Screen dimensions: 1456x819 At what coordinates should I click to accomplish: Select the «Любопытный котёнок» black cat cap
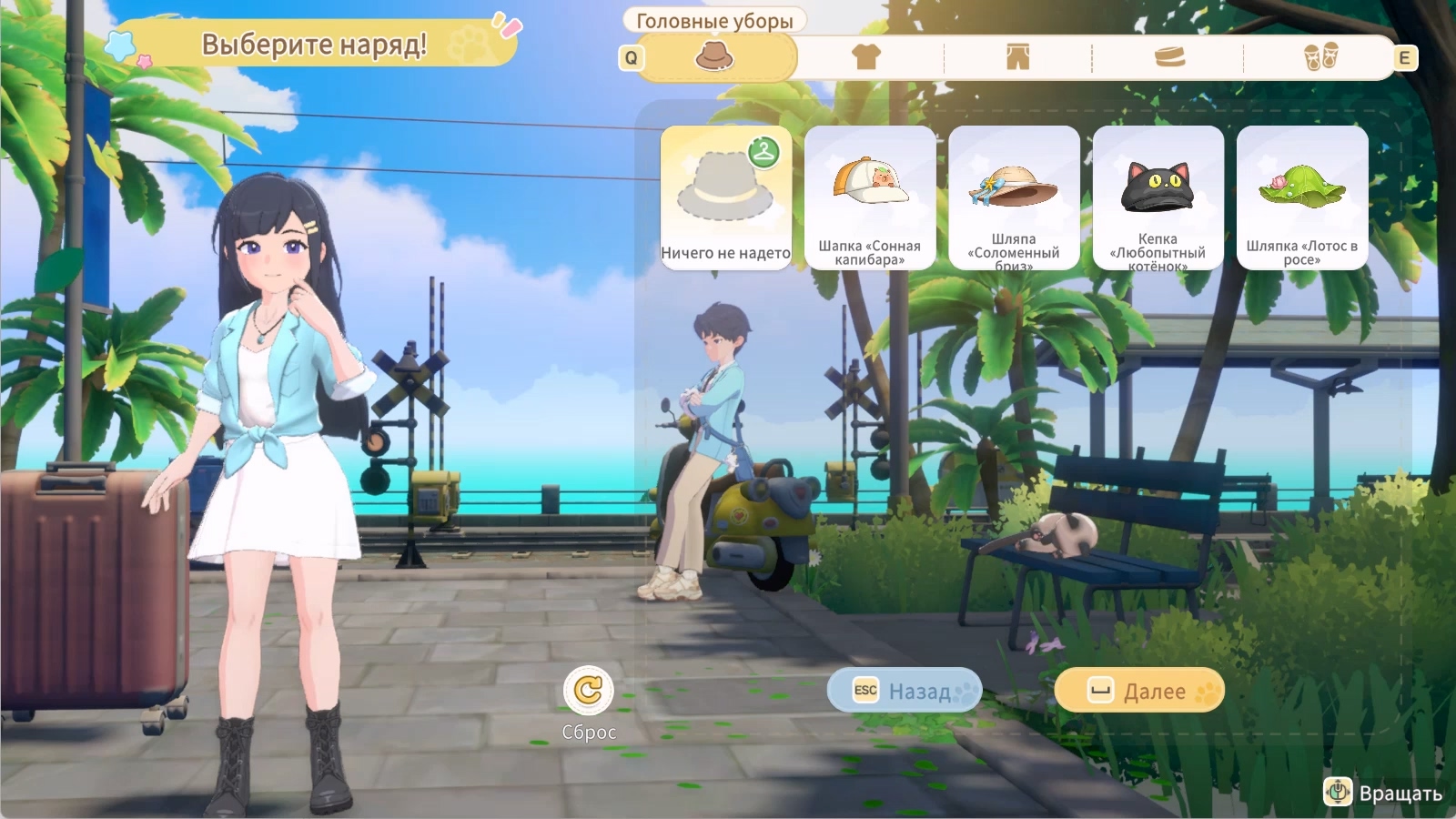click(x=1158, y=197)
